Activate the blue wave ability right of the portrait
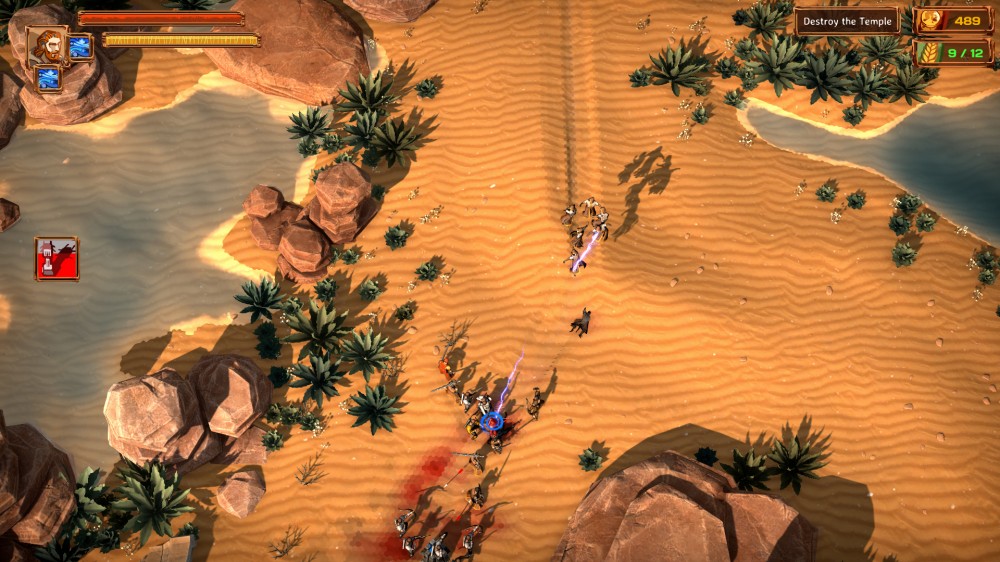The width and height of the screenshot is (1000, 562). 80,45
